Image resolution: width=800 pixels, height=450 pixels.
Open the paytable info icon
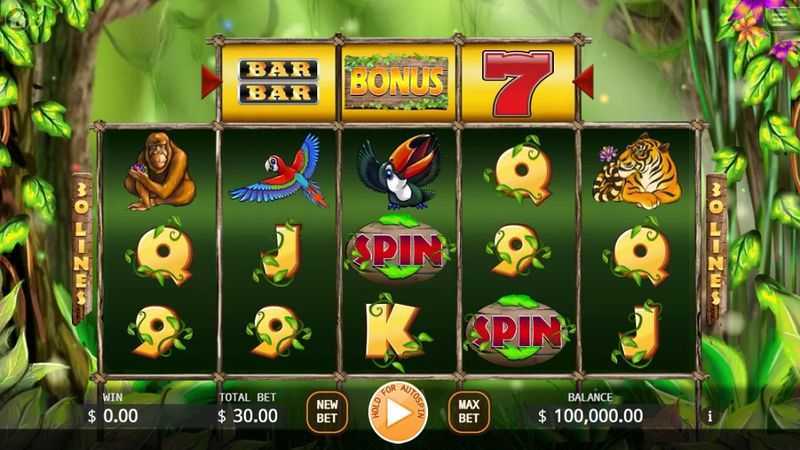pos(710,416)
